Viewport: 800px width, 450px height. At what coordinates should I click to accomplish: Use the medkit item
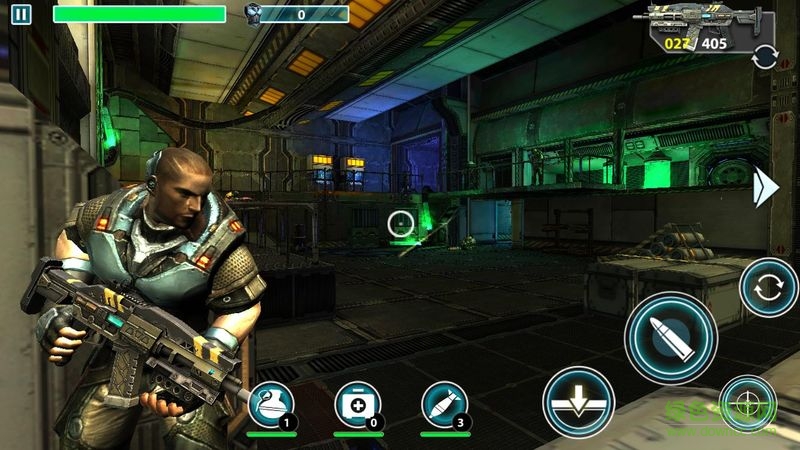(x=358, y=405)
